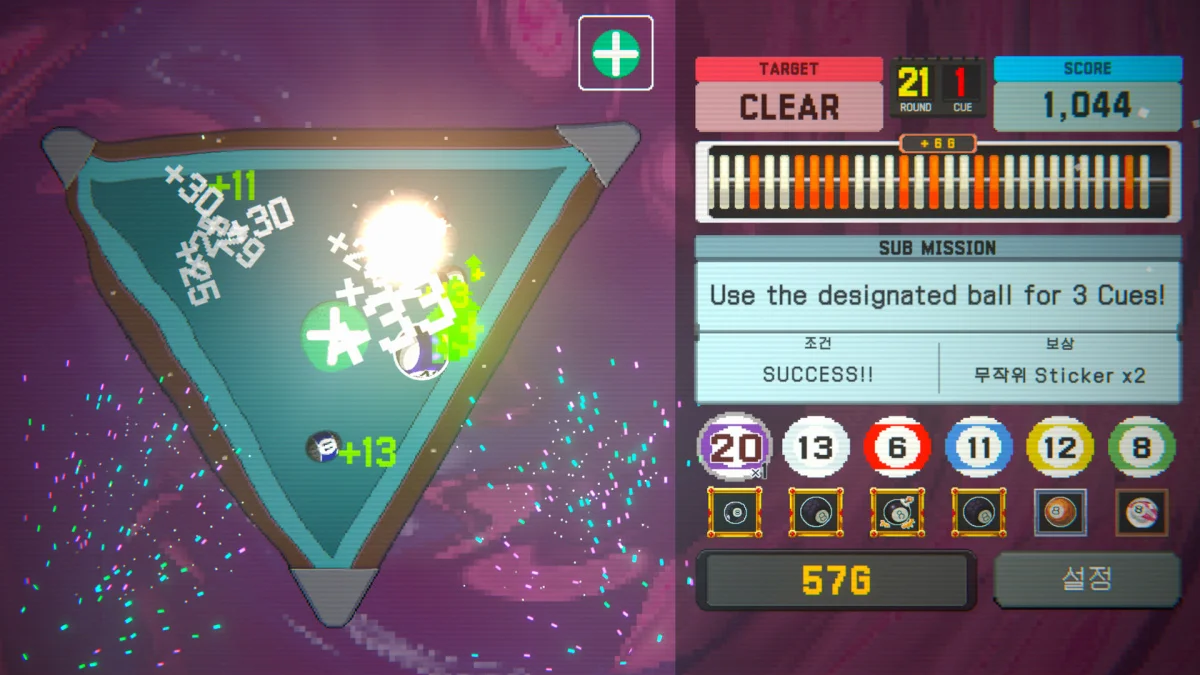Click the green plus icon box

coord(615,53)
